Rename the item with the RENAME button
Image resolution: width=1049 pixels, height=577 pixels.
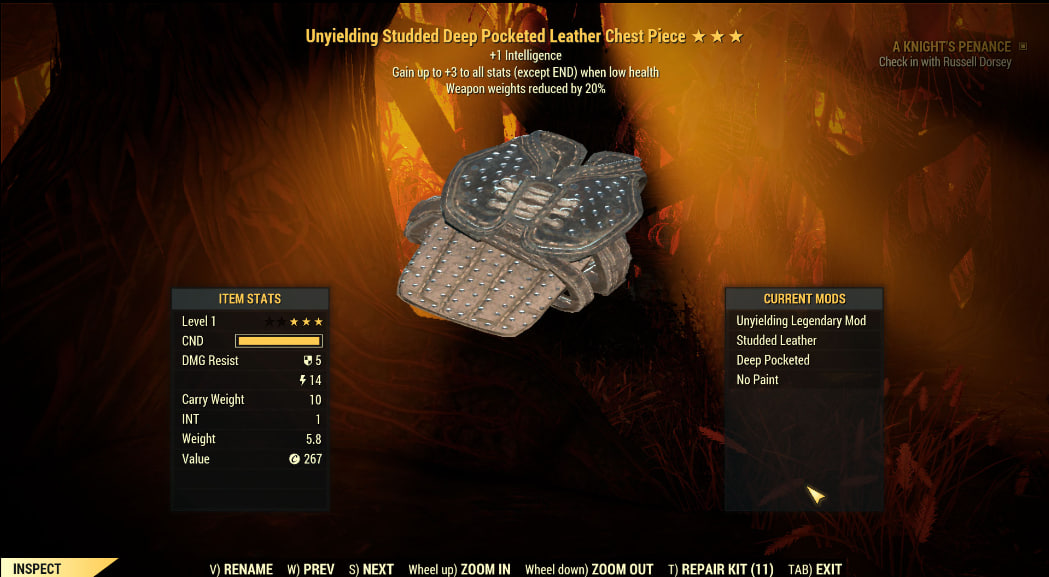click(x=241, y=569)
